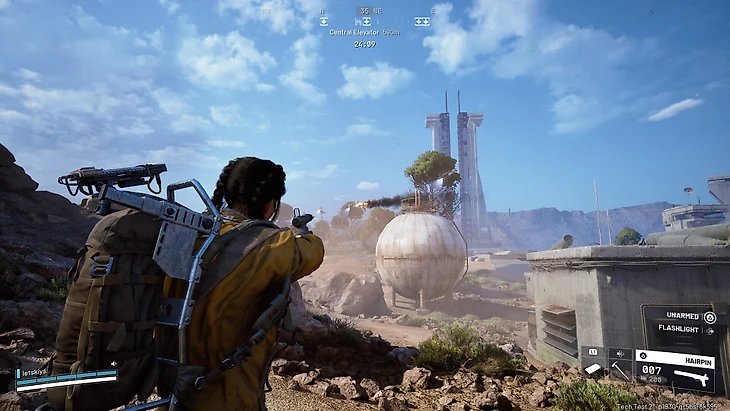The height and width of the screenshot is (411, 730).
Task: Click the double elevator marker on compass
Action: pyautogui.click(x=423, y=20)
